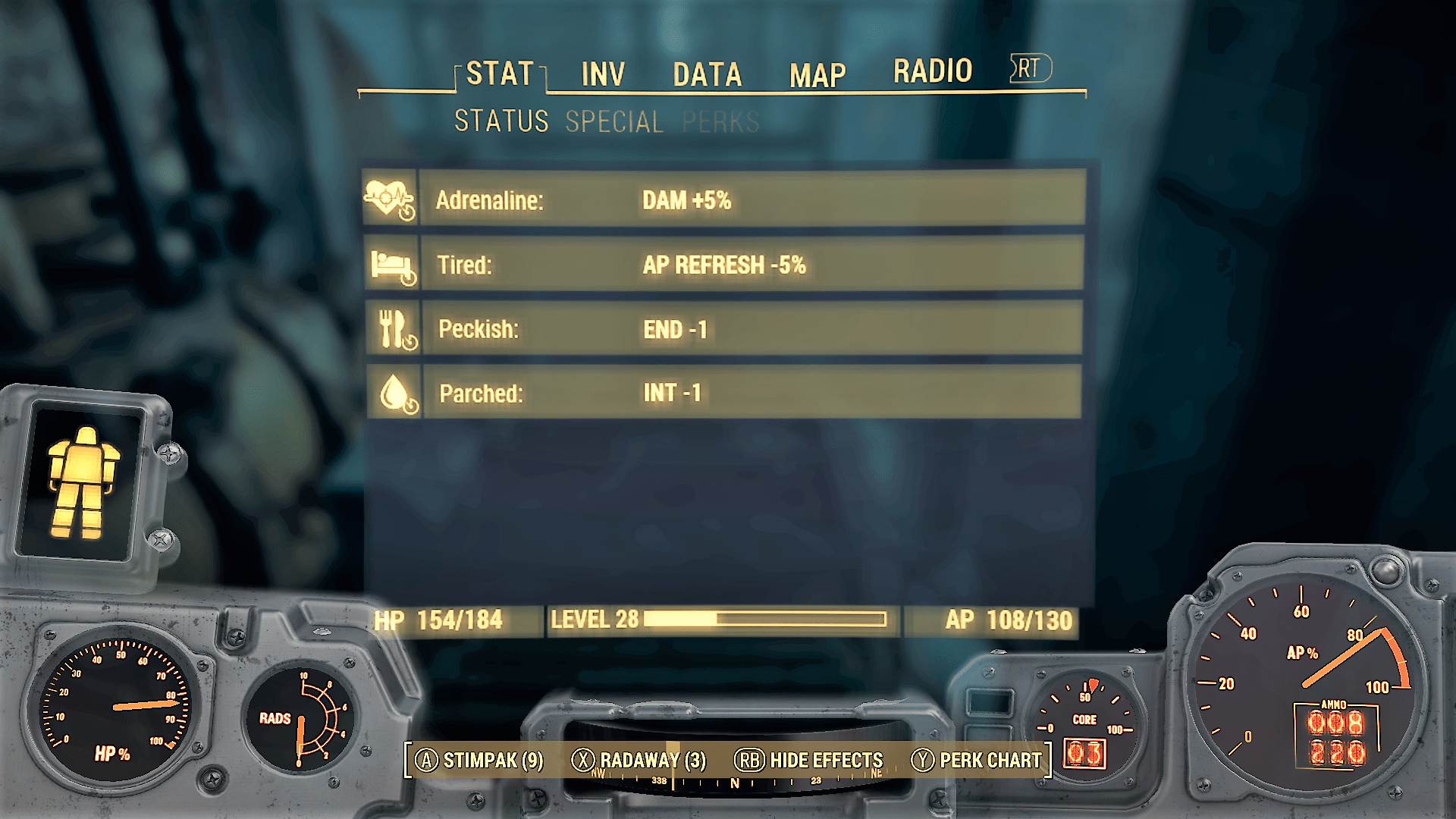Select the Tired effect row

click(x=724, y=265)
